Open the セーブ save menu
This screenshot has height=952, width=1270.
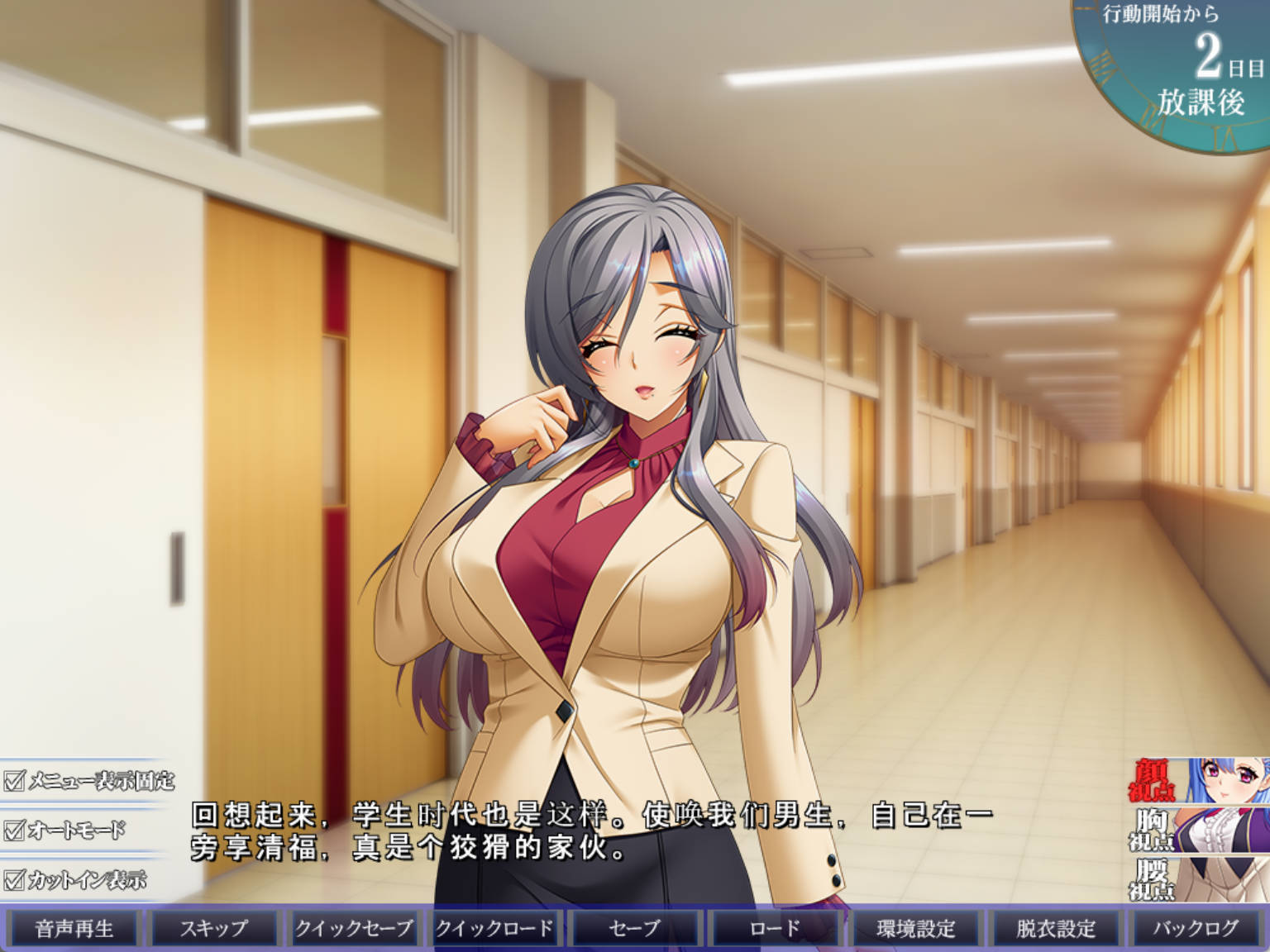633,928
